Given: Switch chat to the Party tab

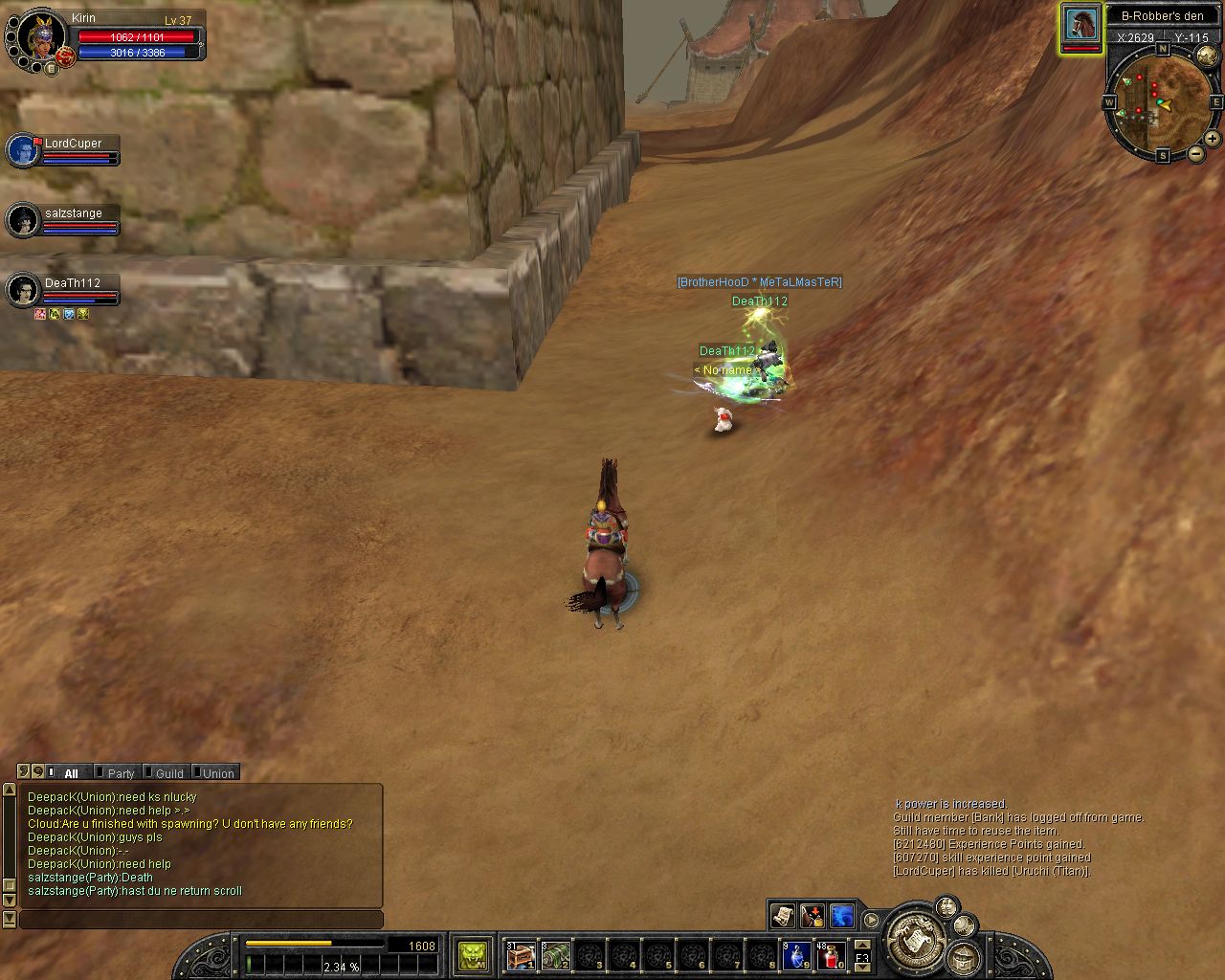Looking at the screenshot, I should pos(120,773).
